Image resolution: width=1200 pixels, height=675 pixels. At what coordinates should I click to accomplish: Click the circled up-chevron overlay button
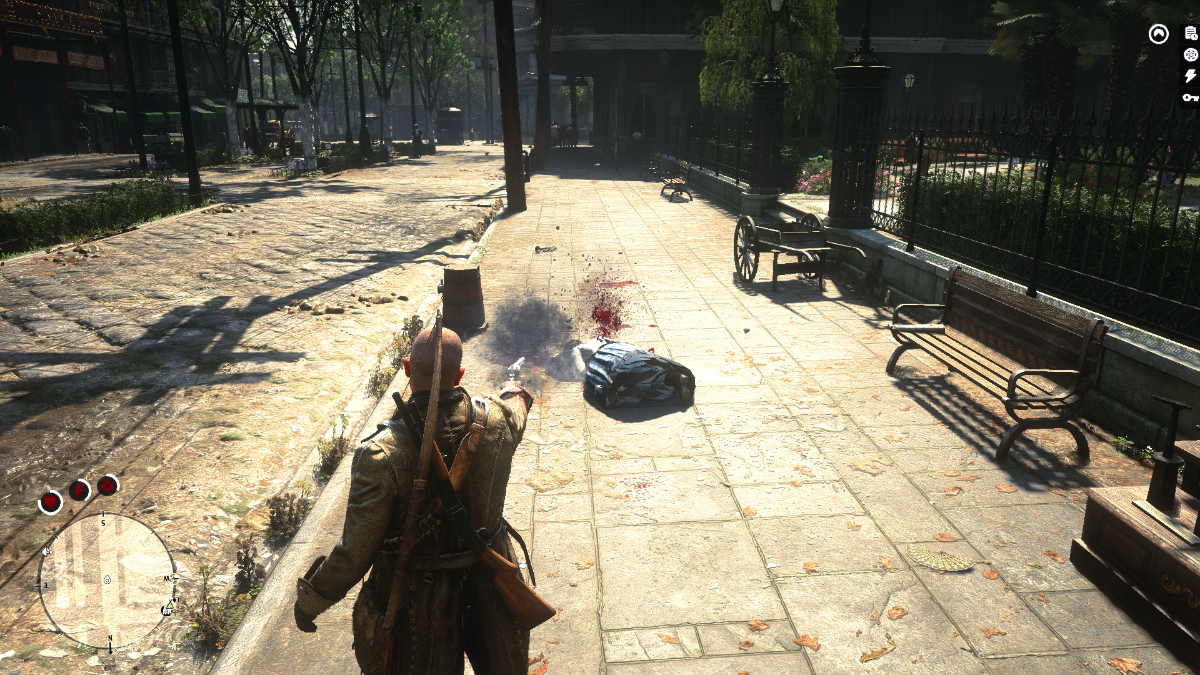click(1158, 34)
